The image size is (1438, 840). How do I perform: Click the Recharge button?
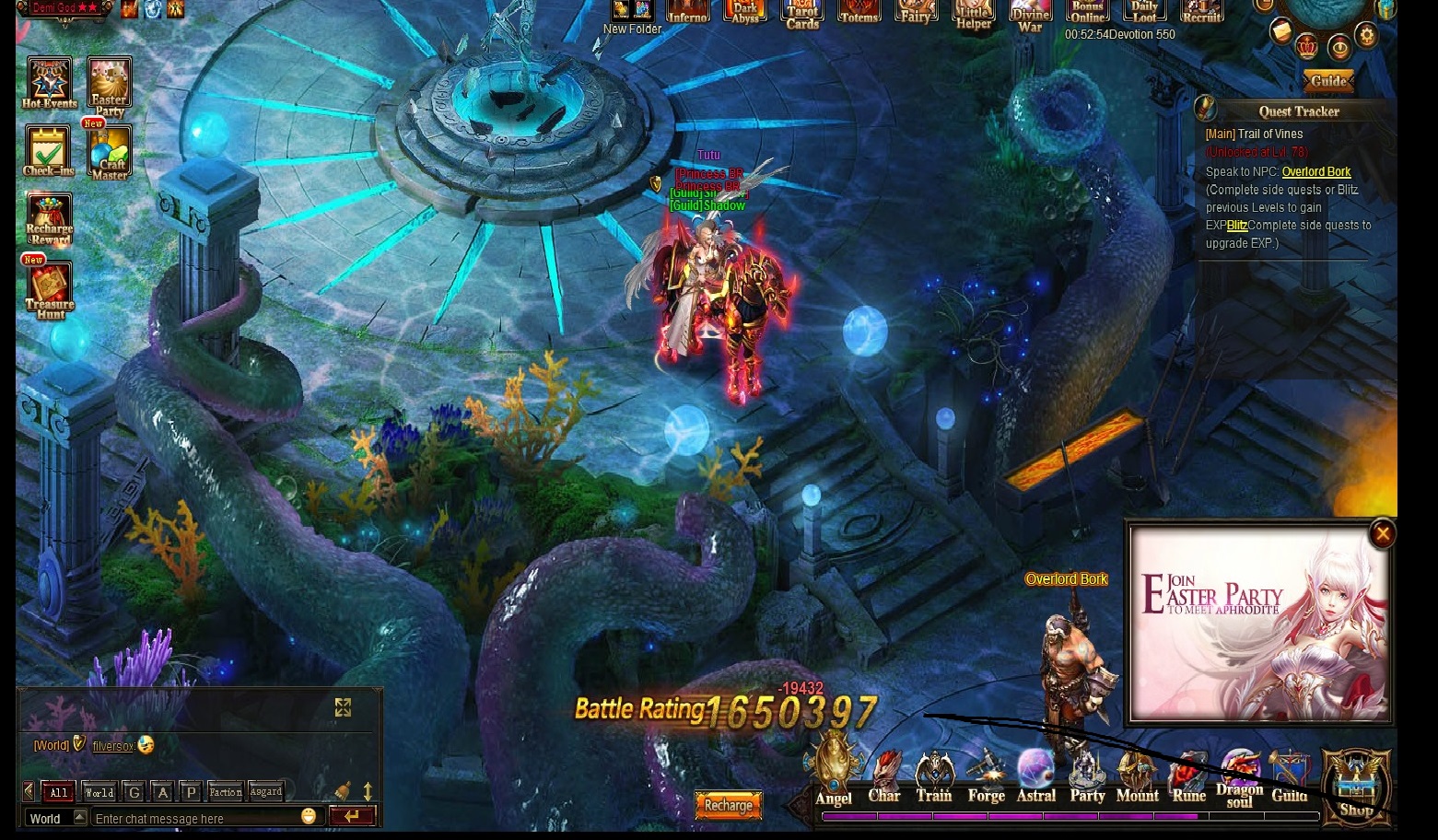(728, 805)
